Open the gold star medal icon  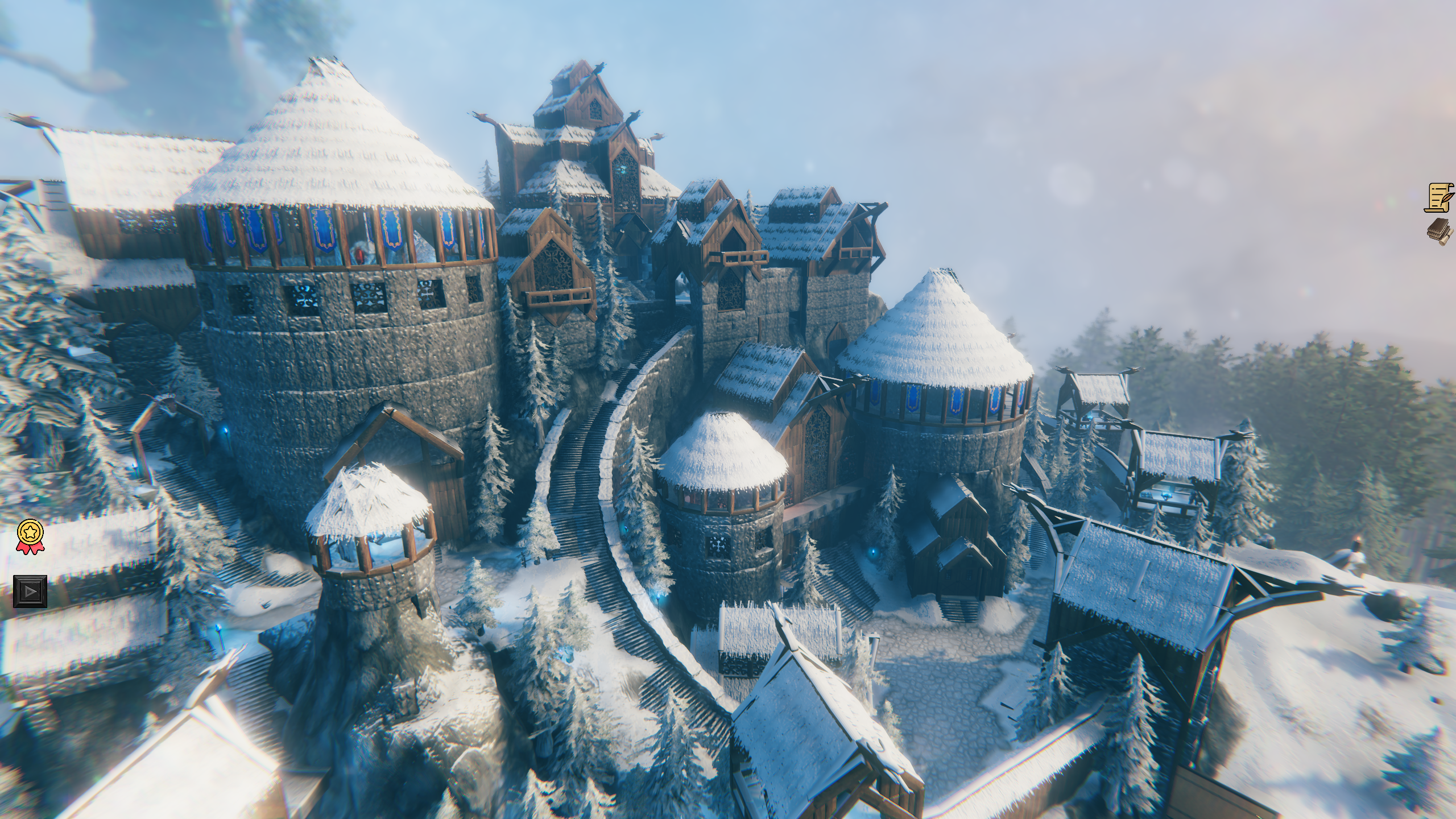tap(29, 536)
